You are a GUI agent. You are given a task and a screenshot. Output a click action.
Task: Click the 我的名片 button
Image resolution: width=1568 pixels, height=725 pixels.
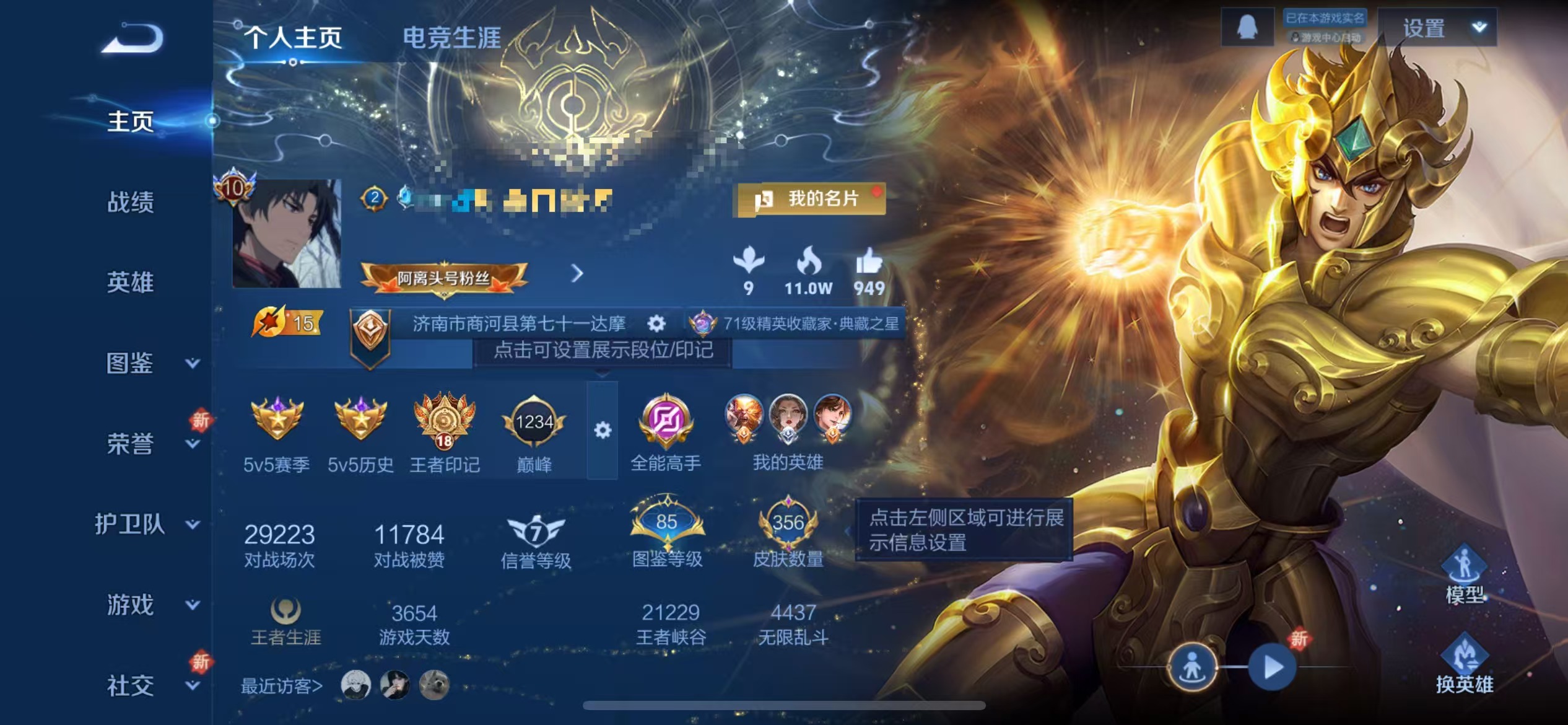click(x=811, y=200)
